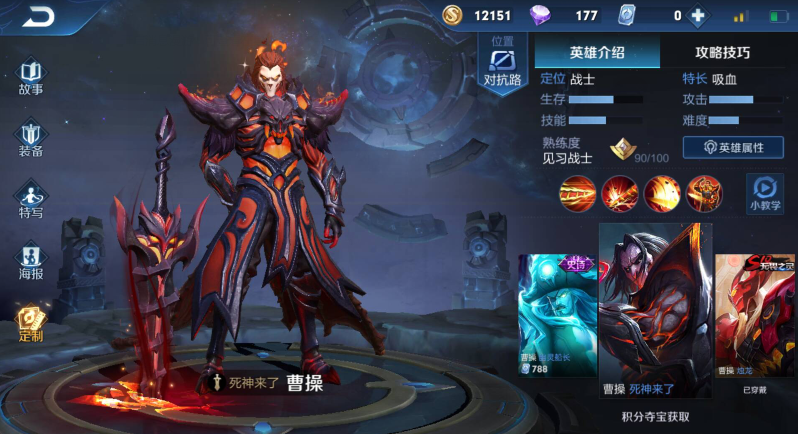Screen dimensions: 798x434
Task: Add more vouchers with the plus button
Action: 697,16
